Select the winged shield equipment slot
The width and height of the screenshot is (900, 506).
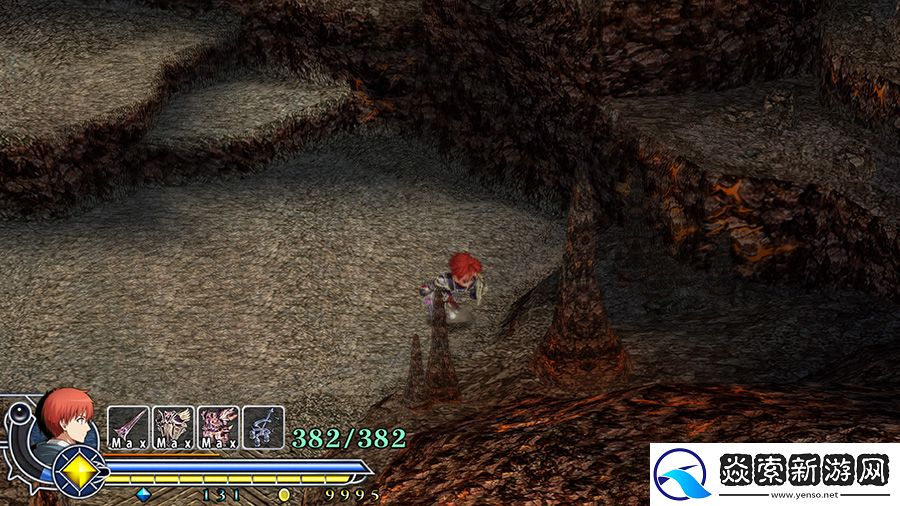[173, 426]
